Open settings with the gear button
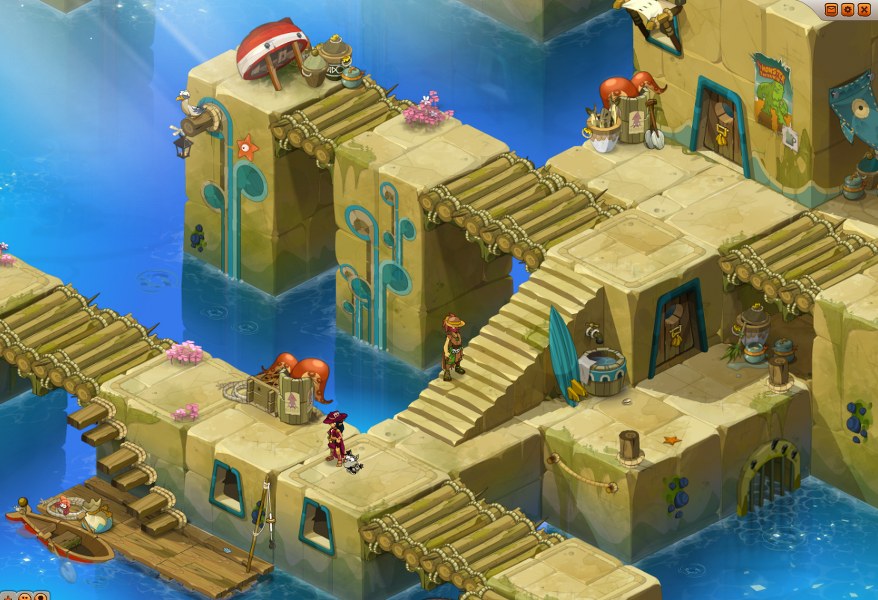Screen dimensions: 878x600 tap(847, 10)
